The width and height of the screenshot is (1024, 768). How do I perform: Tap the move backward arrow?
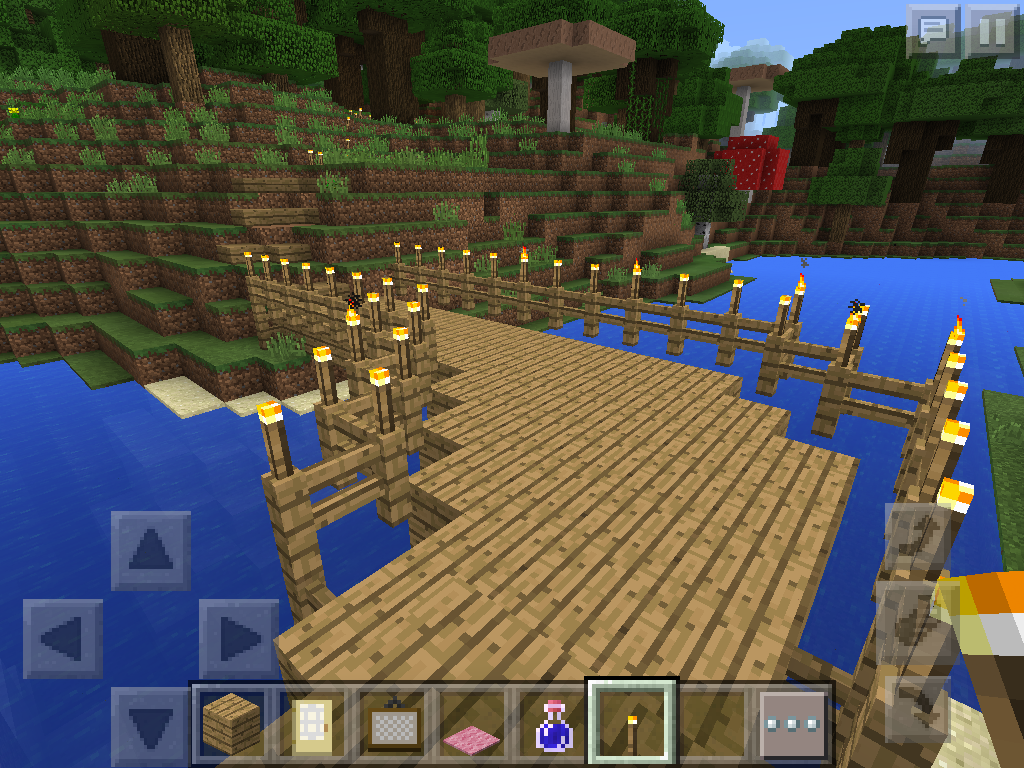(x=150, y=725)
